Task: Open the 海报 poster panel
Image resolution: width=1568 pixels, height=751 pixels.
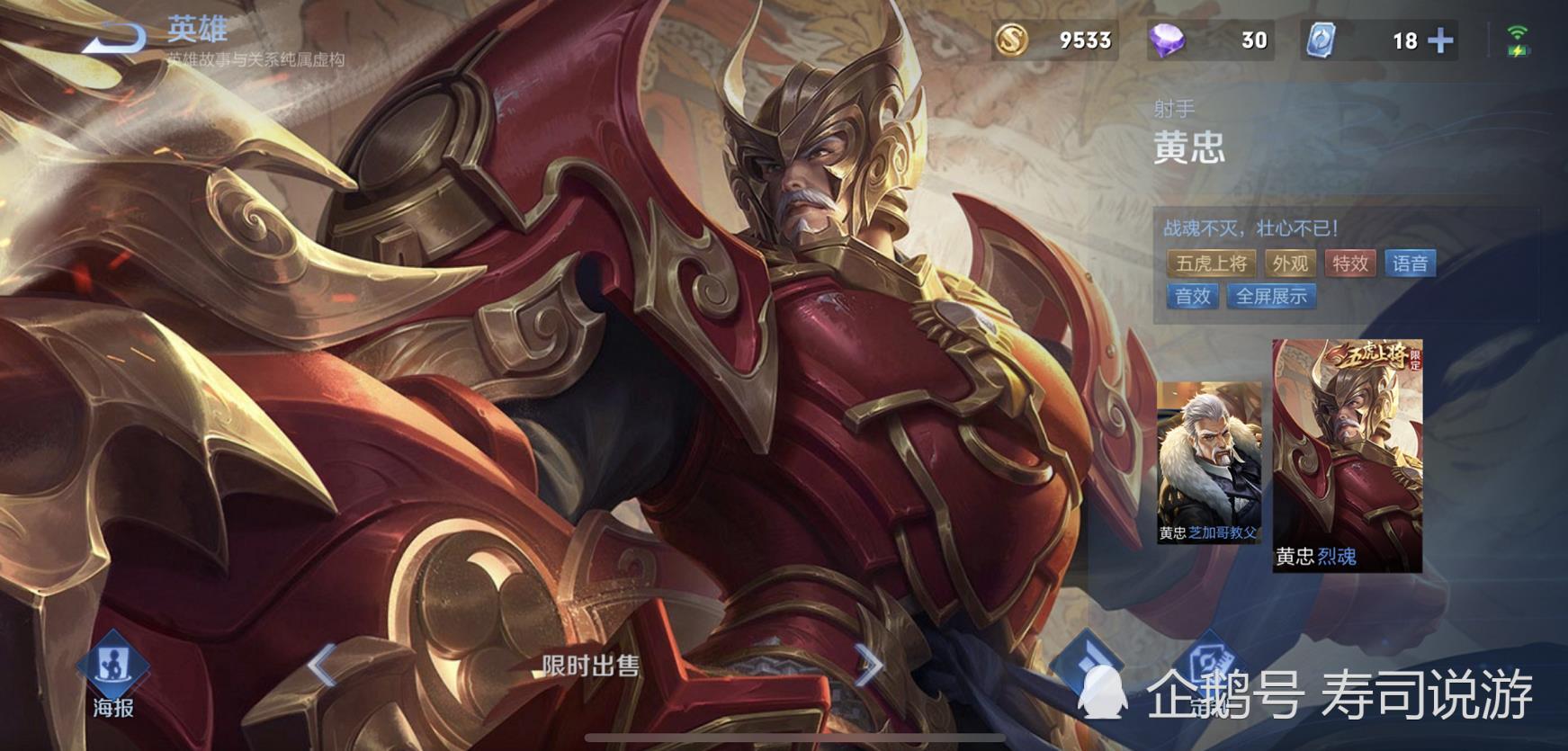Action: click(111, 709)
